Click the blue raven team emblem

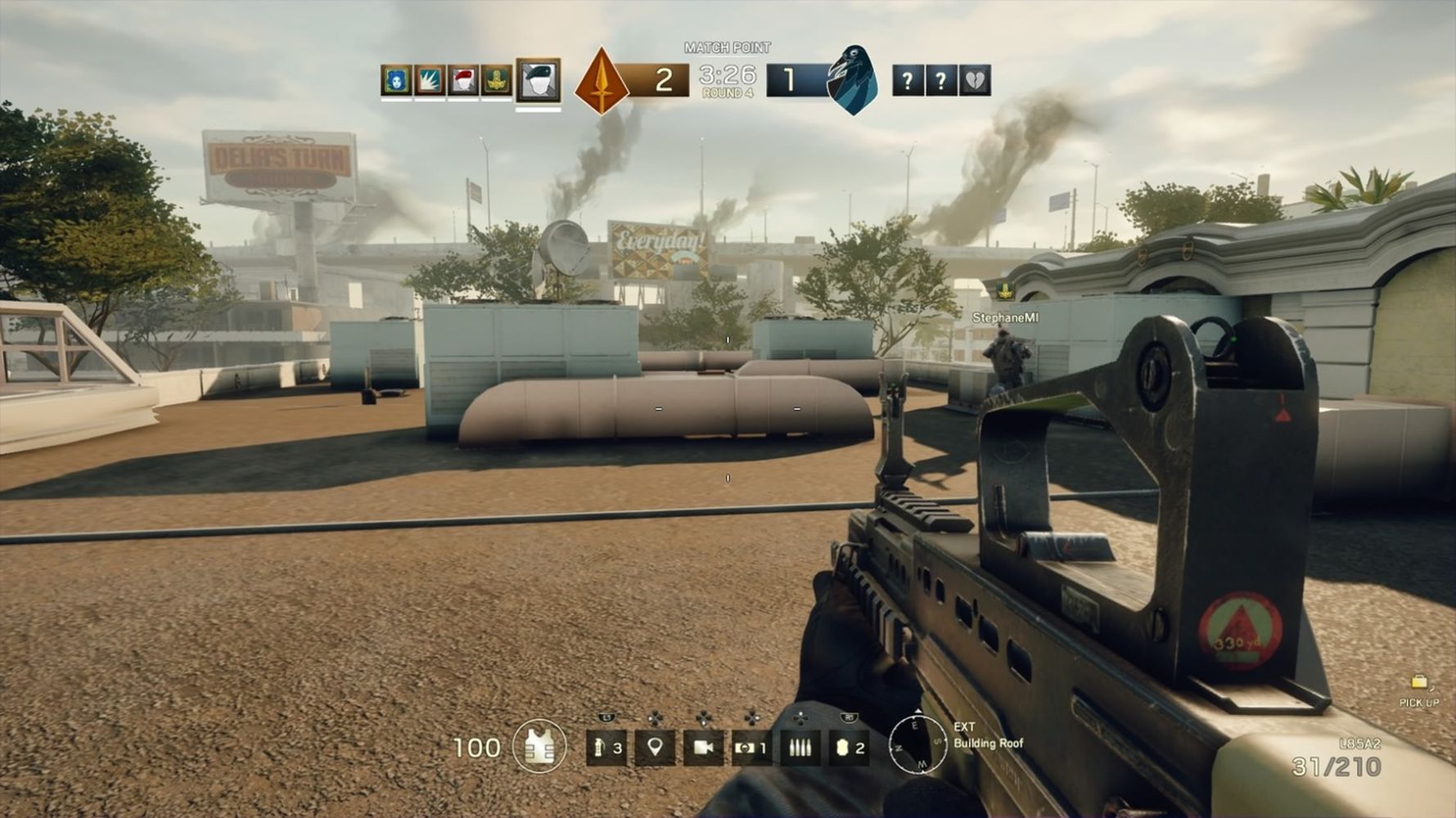(x=852, y=80)
